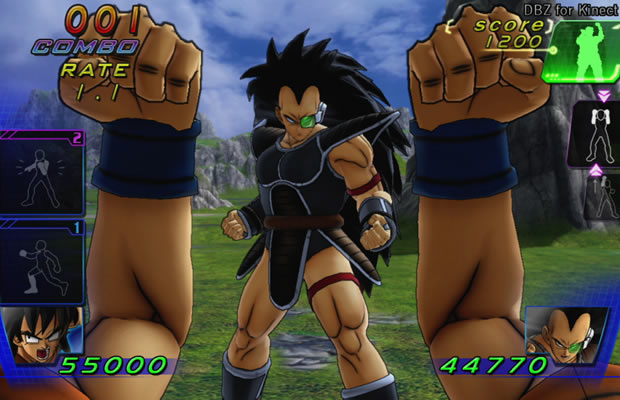Click the Raditz portrait above 44770
620x400 pixels.
pyautogui.click(x=563, y=333)
